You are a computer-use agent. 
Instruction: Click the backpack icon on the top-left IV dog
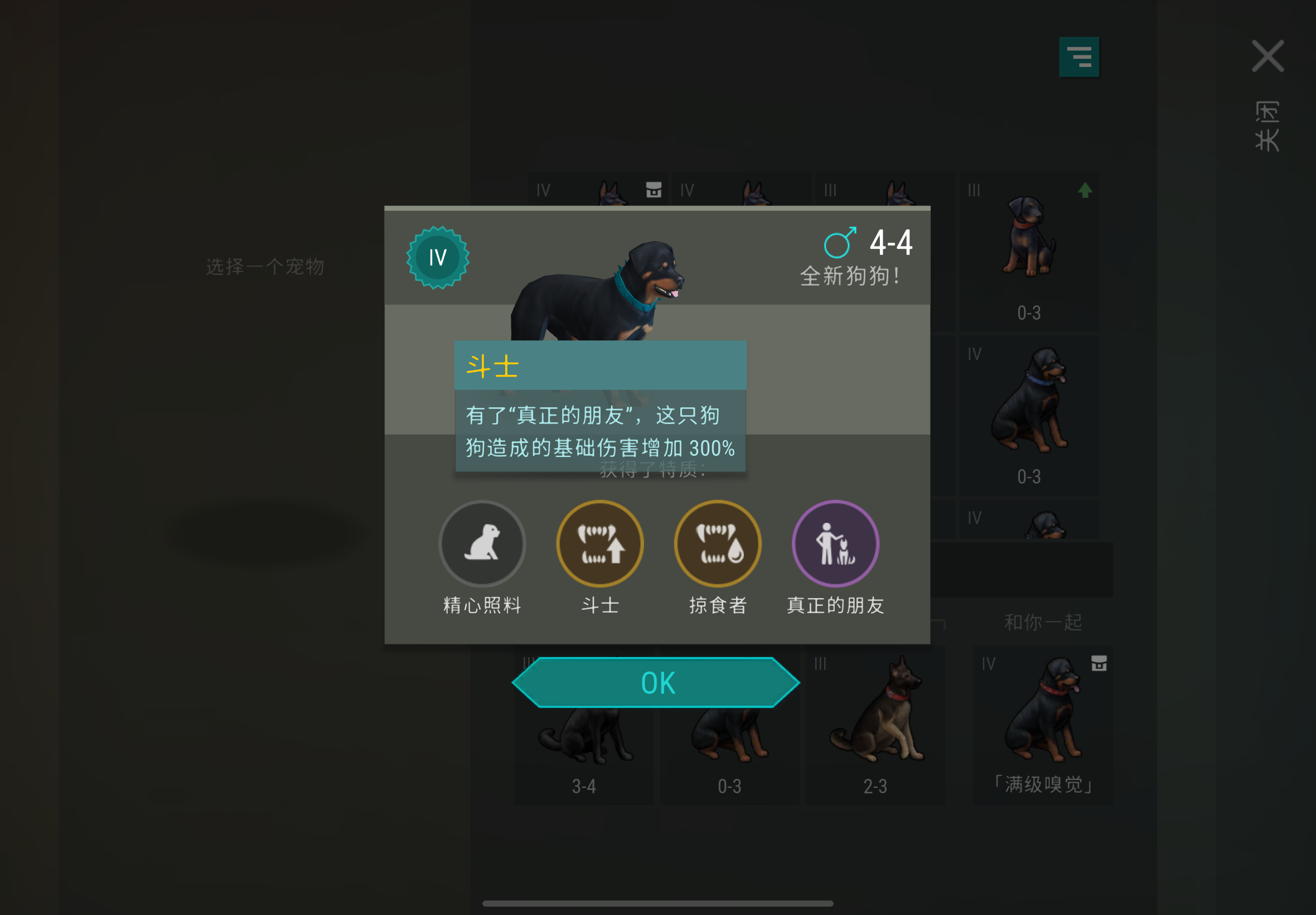pos(653,189)
